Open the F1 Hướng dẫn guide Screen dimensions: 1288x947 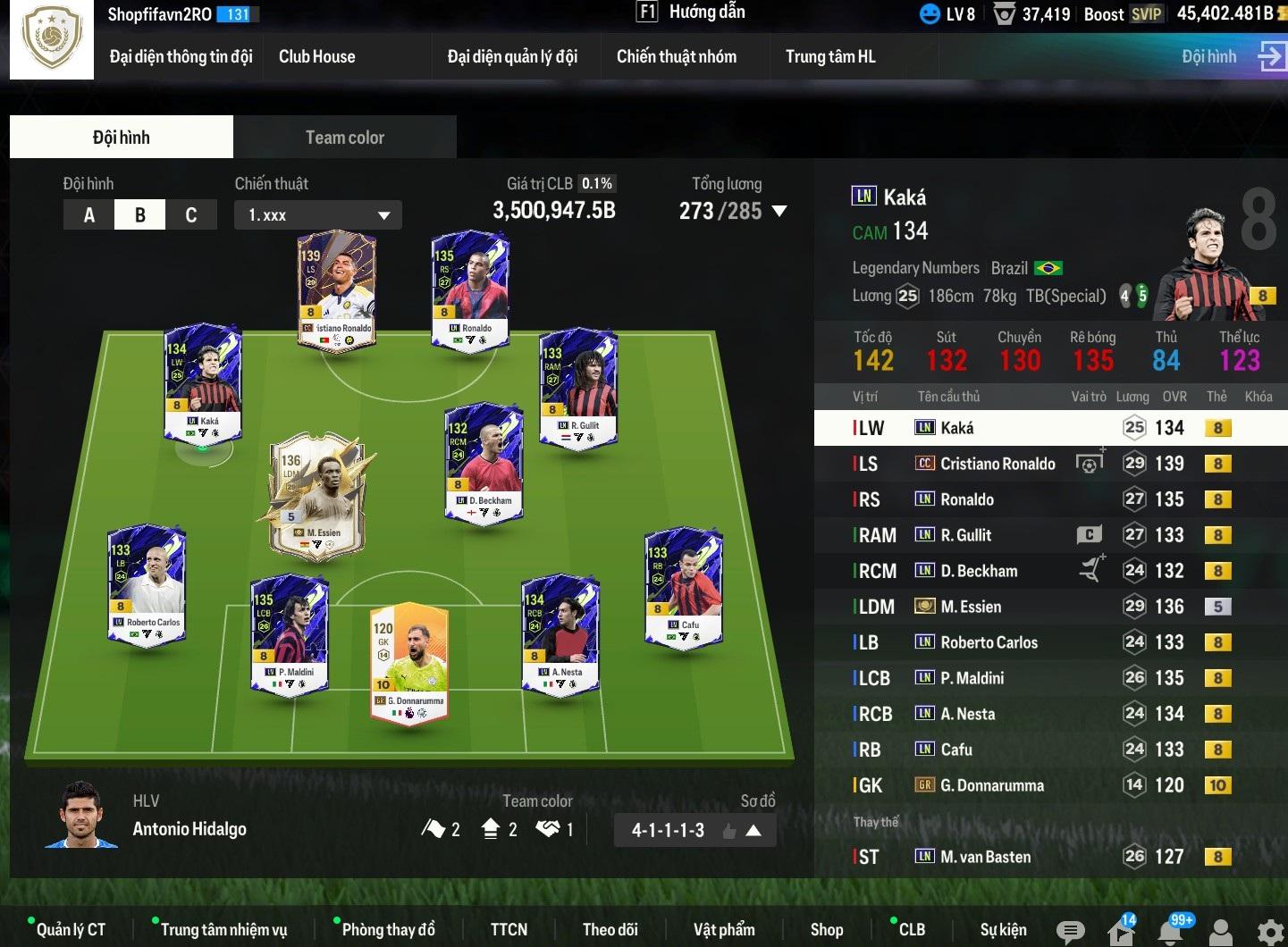(690, 13)
